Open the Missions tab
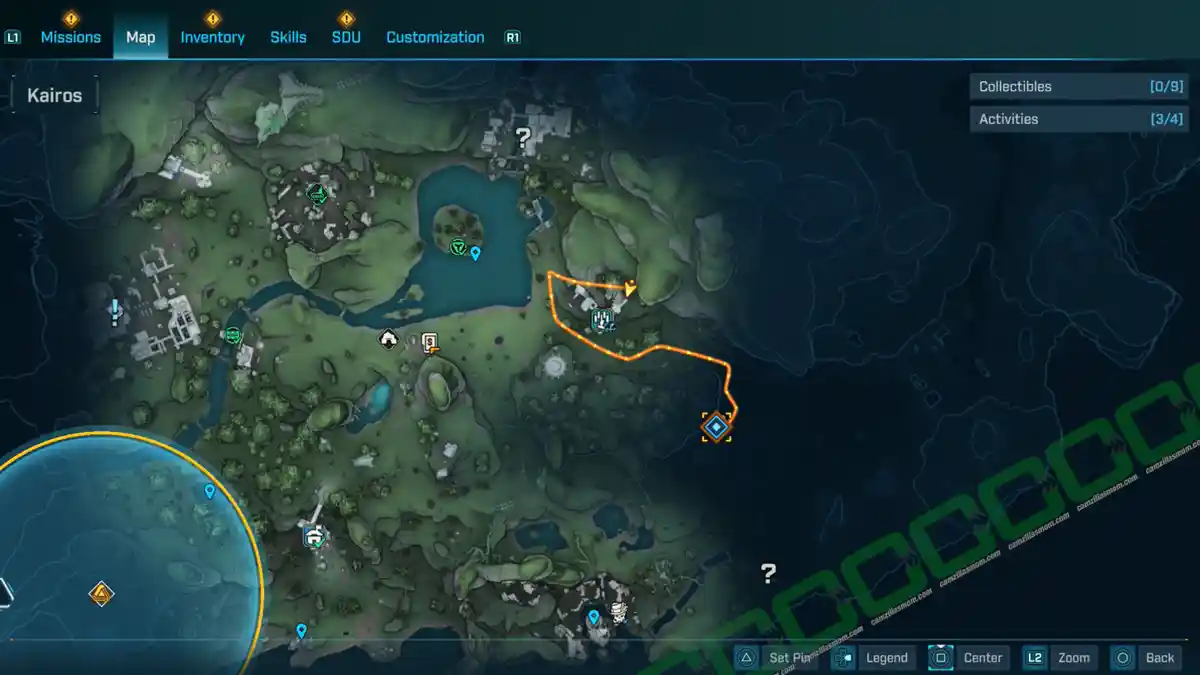The height and width of the screenshot is (675, 1200). 70,37
